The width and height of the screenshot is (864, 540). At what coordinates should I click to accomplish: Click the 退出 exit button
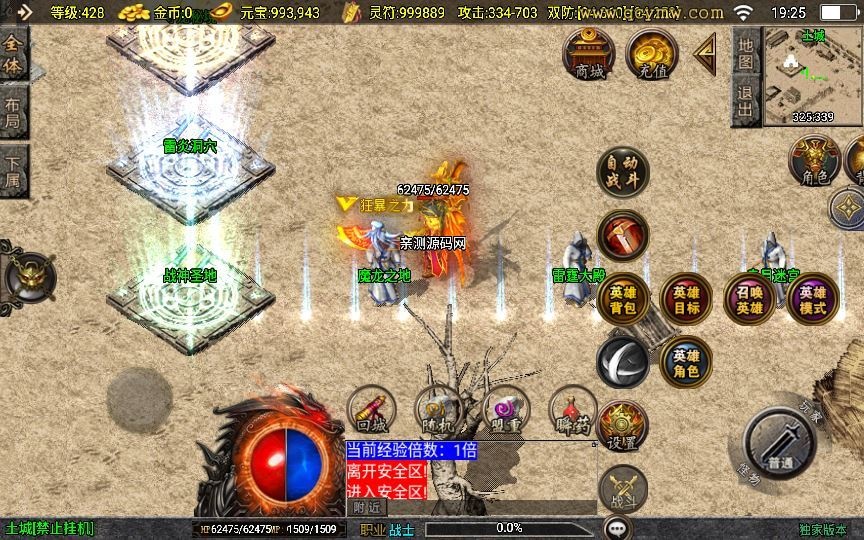point(745,103)
